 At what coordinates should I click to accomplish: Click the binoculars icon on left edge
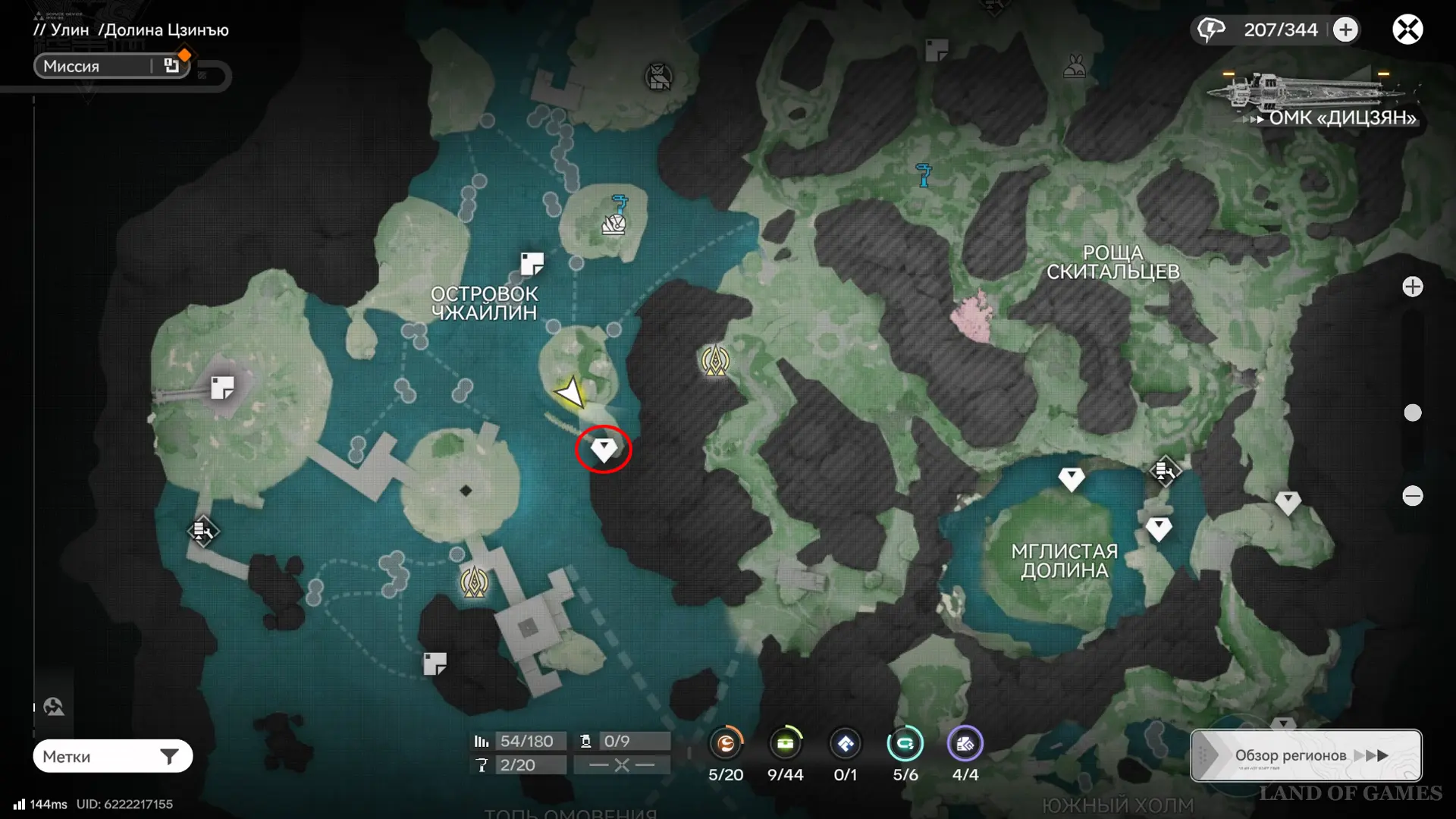54,707
